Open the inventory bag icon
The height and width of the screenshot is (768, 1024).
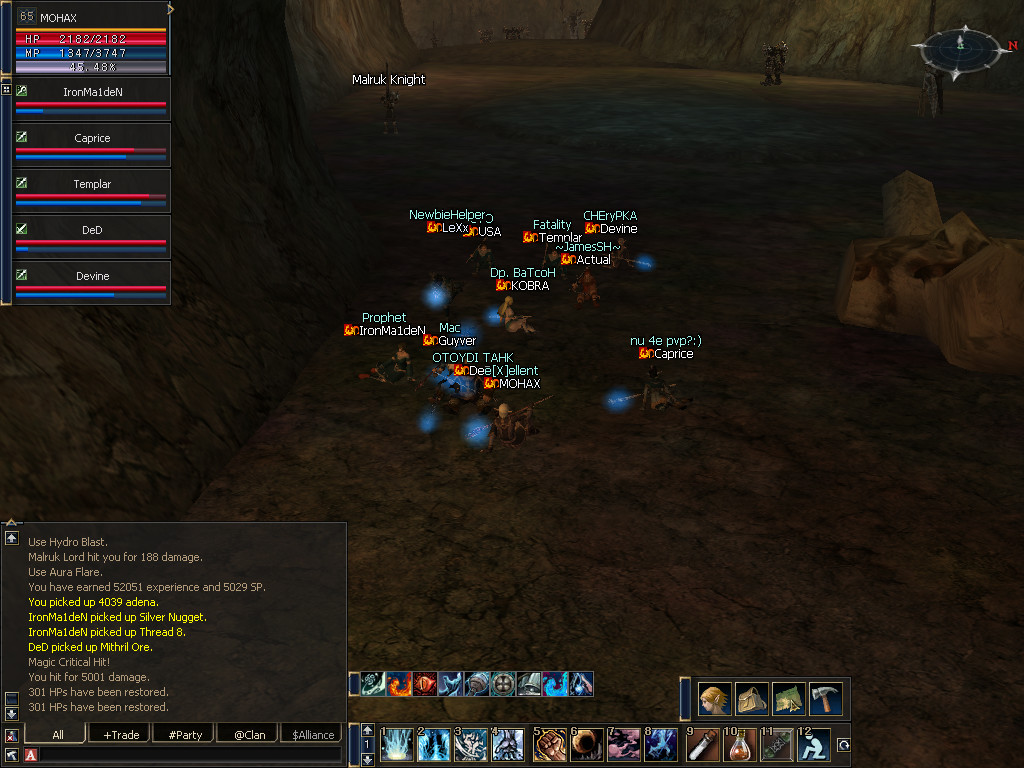click(x=752, y=699)
